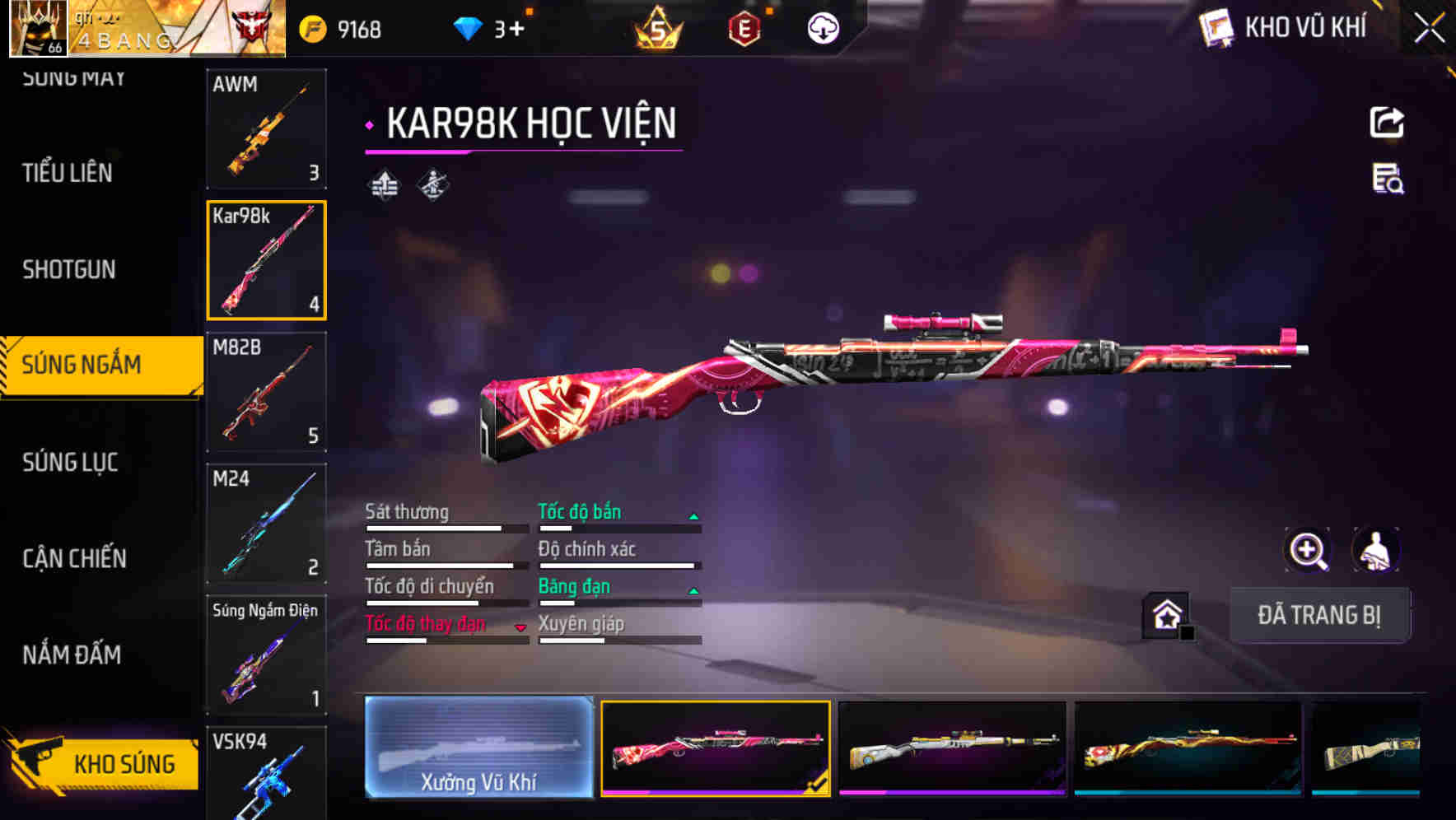Click the weapon details inspect icon

(1388, 183)
